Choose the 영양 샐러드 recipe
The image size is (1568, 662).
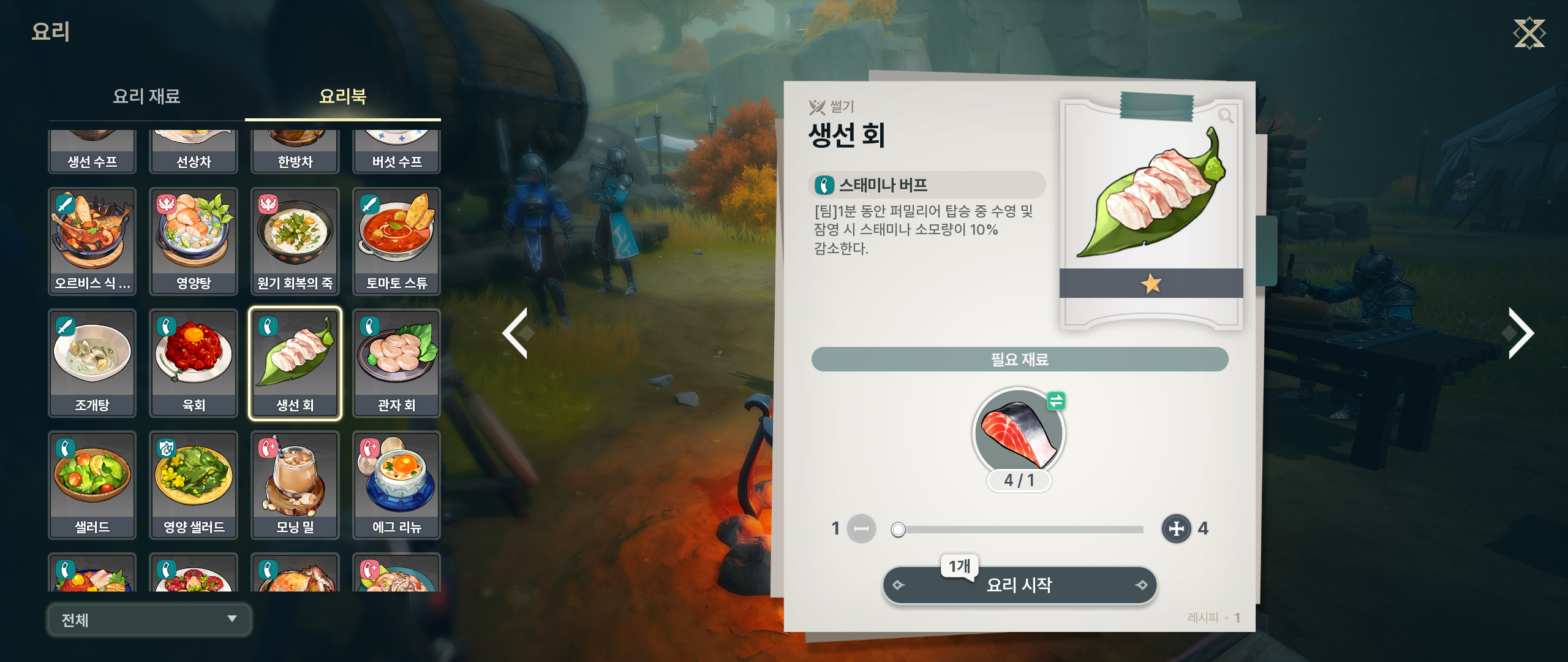point(194,485)
